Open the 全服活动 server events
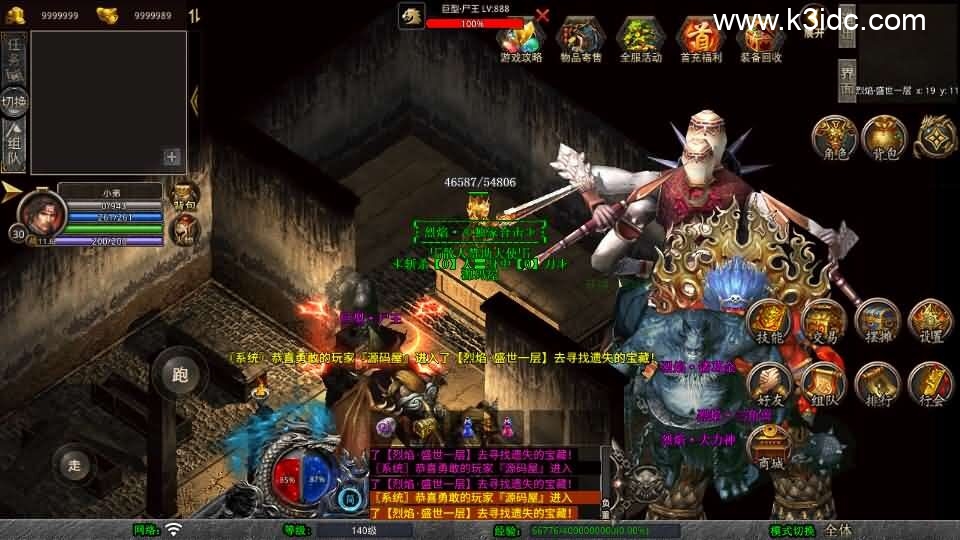This screenshot has width=960, height=540. pyautogui.click(x=641, y=39)
